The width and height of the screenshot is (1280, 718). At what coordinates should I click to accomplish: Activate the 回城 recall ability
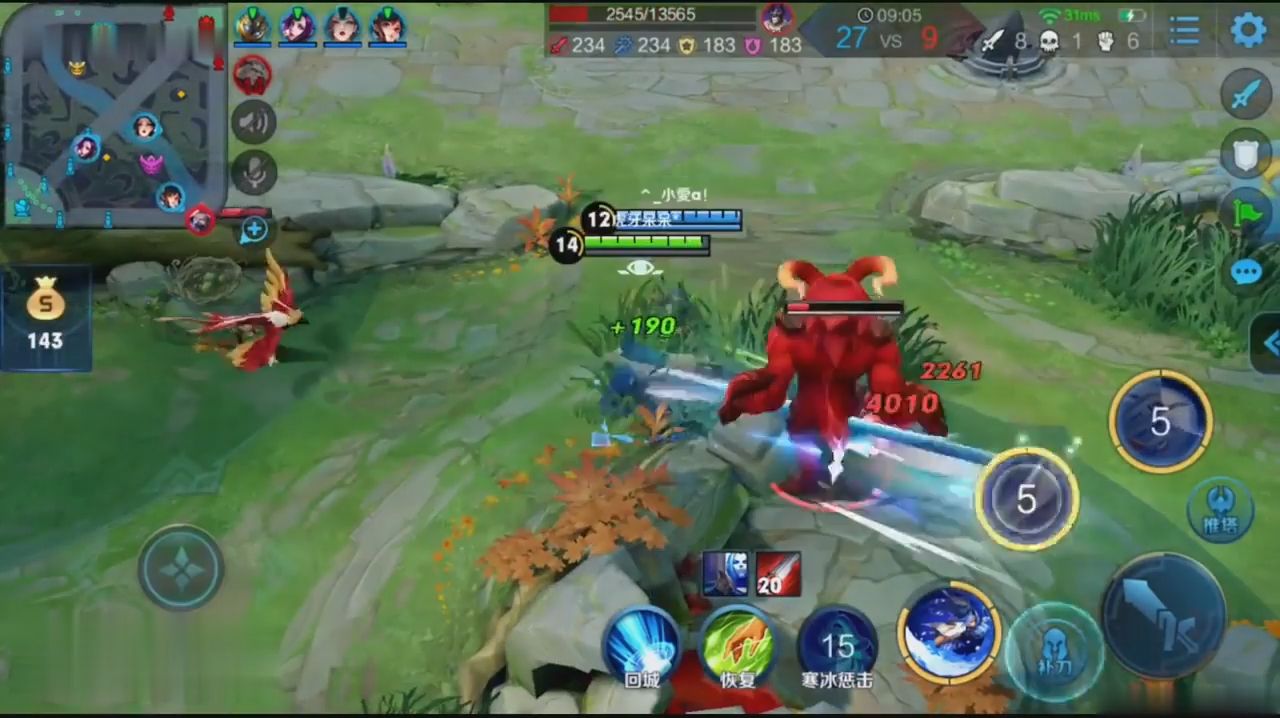(641, 646)
